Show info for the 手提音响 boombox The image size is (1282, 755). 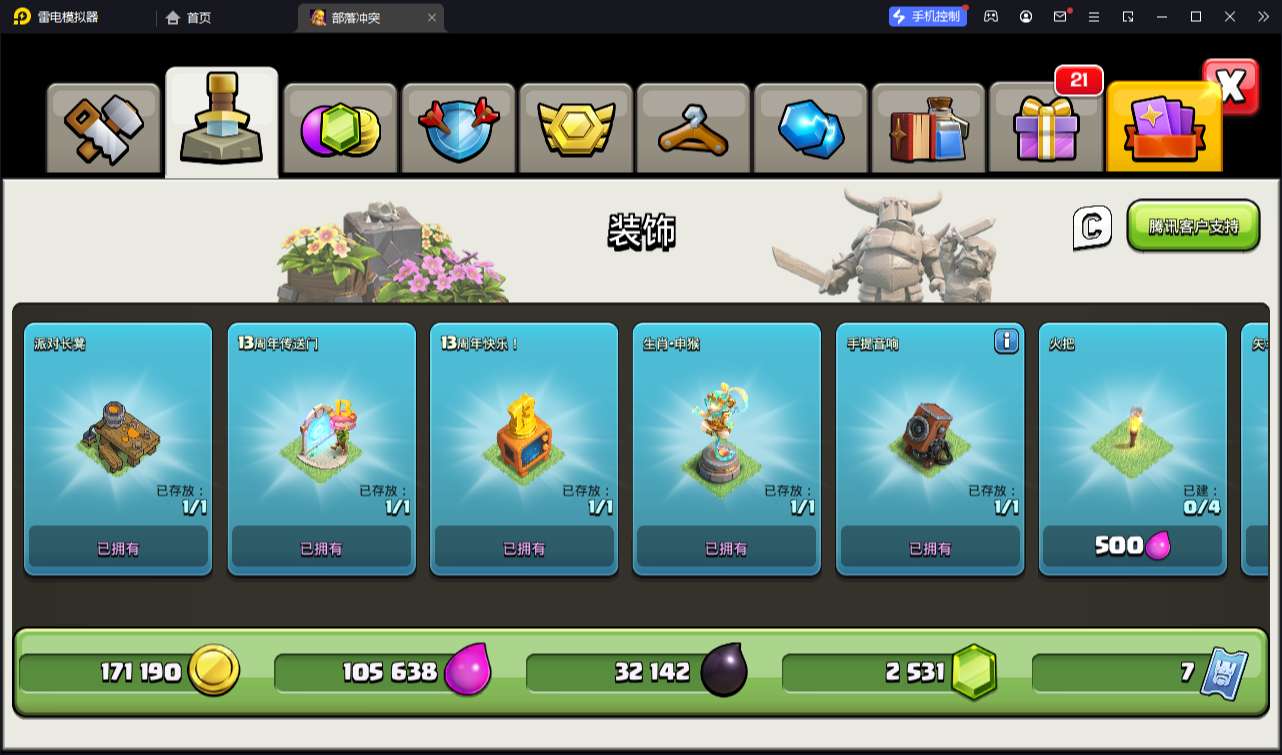[1006, 342]
